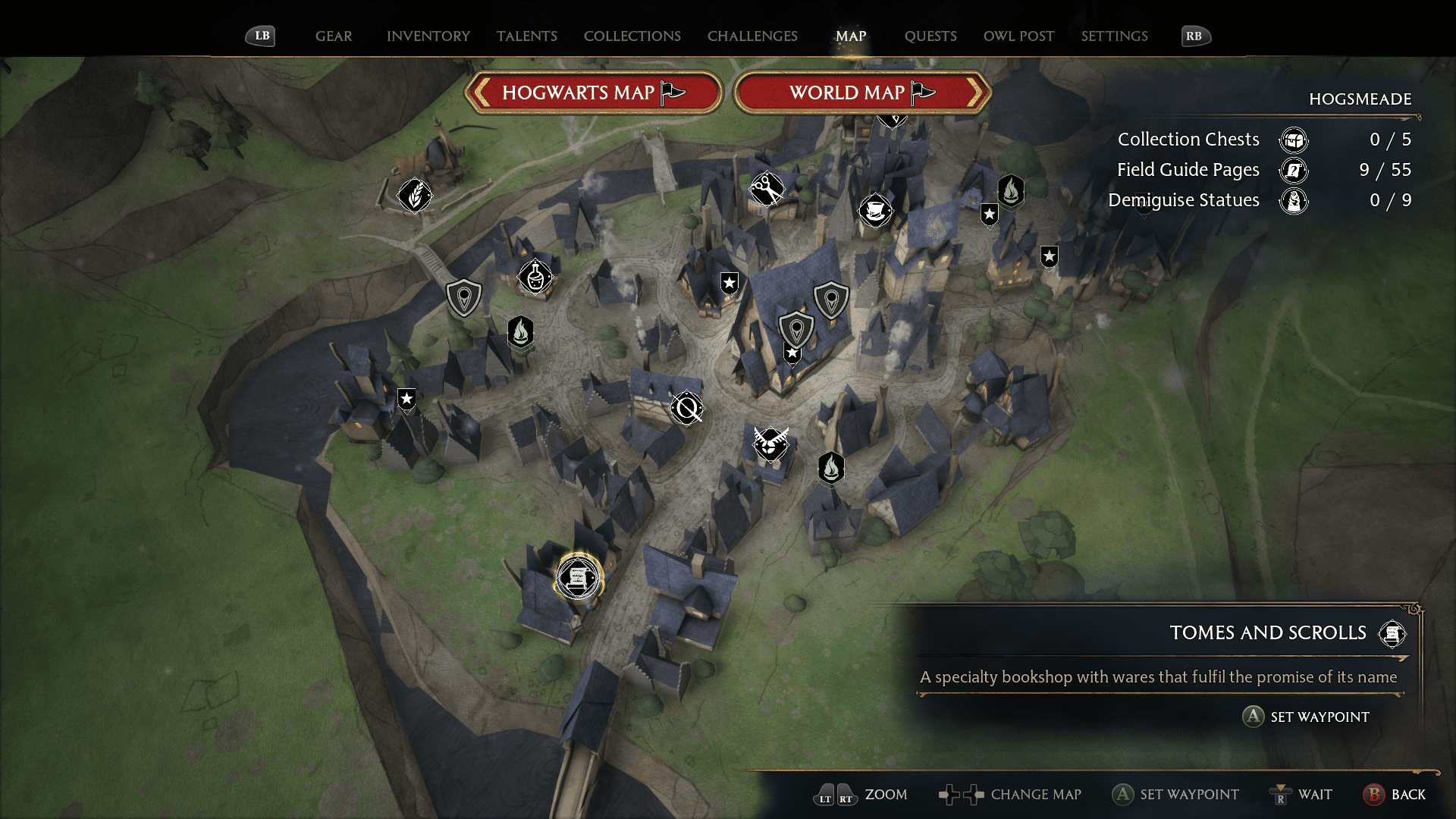Screen dimensions: 1456x819
Task: Select the beast mask shop marker
Action: tap(770, 443)
